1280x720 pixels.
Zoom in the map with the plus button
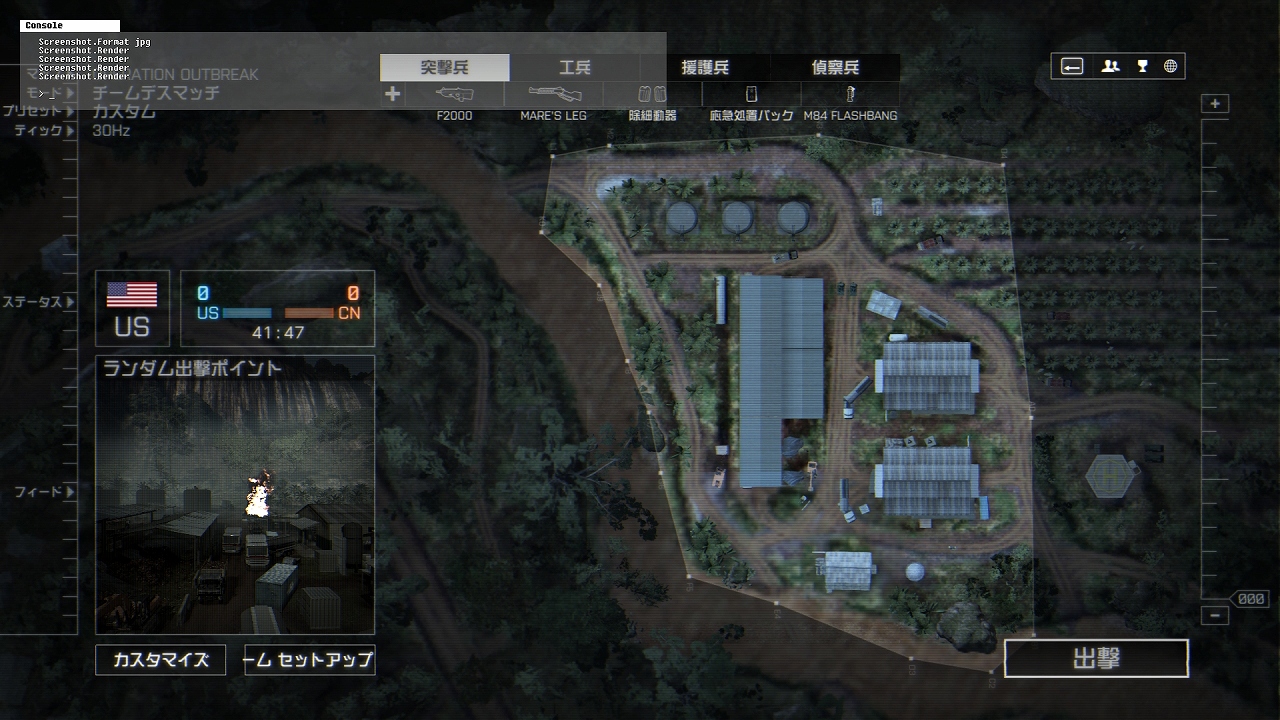[1215, 104]
